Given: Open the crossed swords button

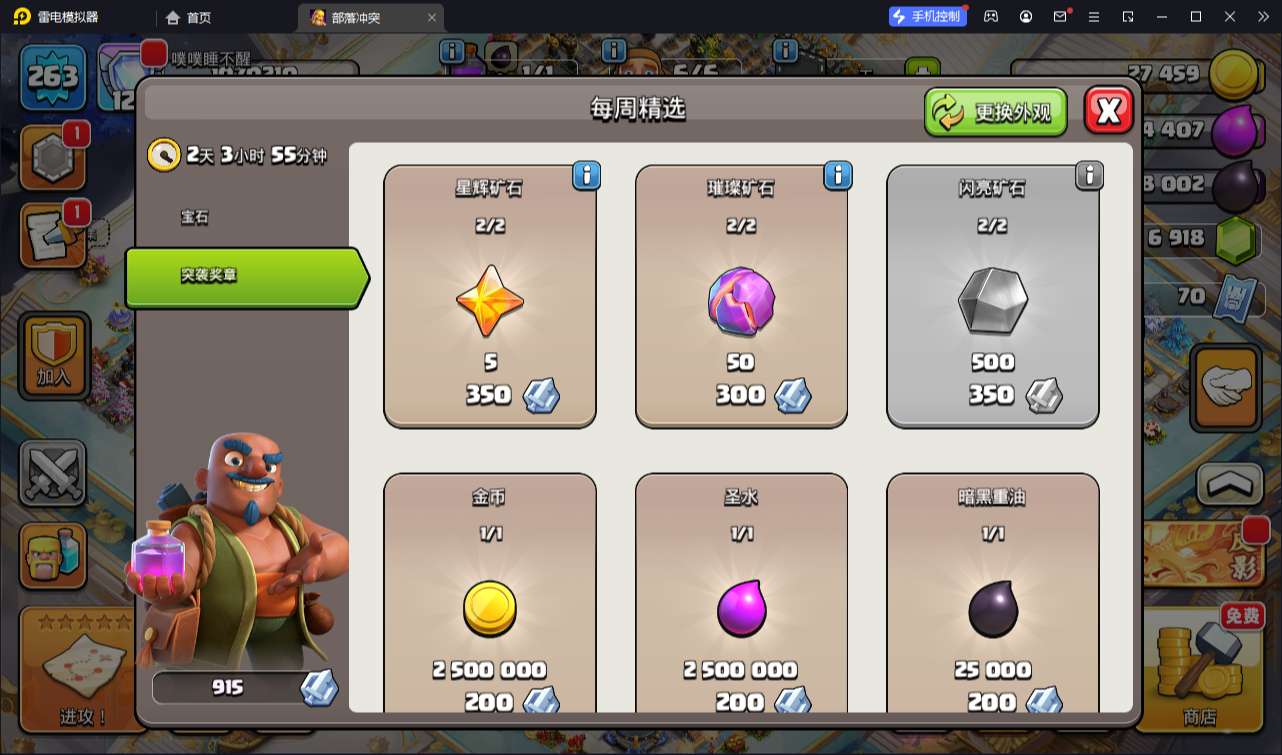Looking at the screenshot, I should tap(54, 473).
